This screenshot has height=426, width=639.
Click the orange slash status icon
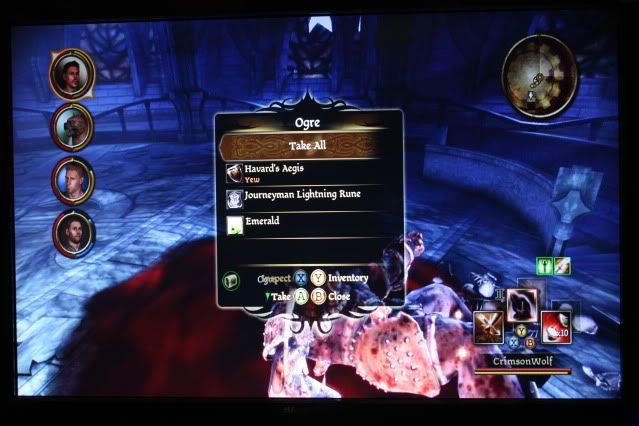(x=563, y=266)
